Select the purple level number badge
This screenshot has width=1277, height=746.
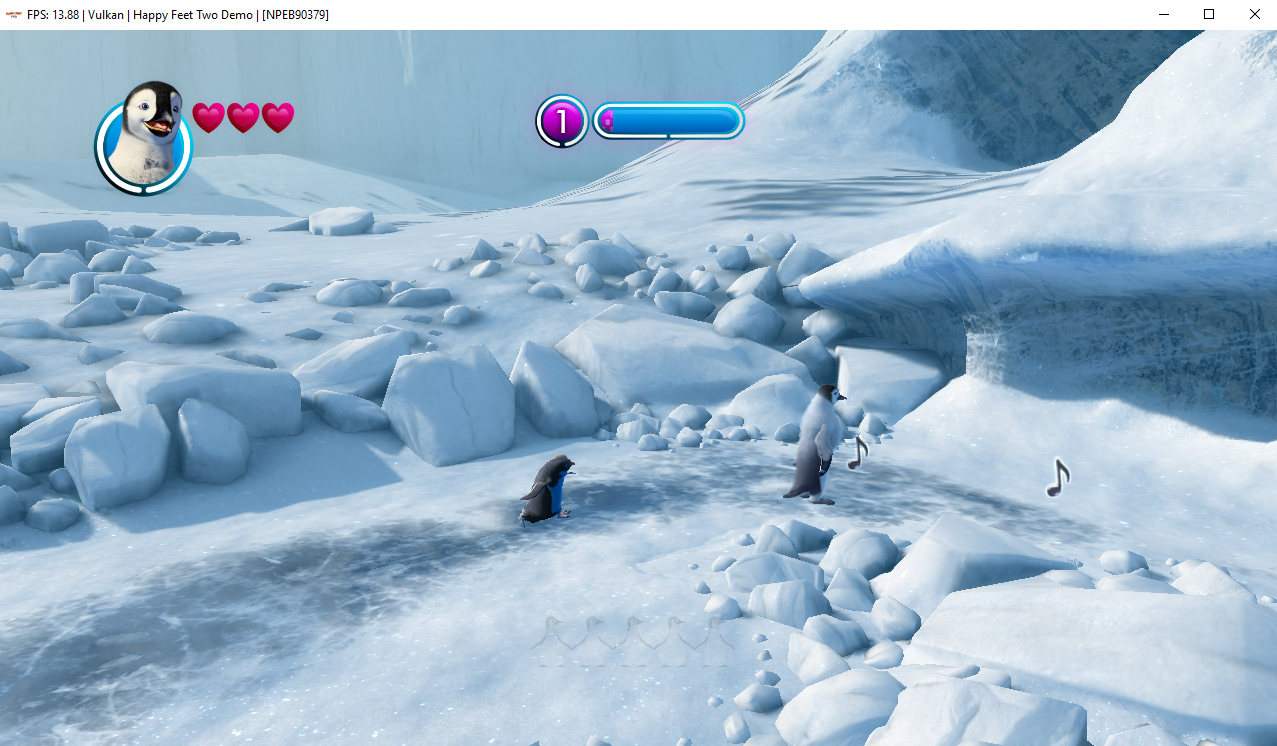pos(561,121)
